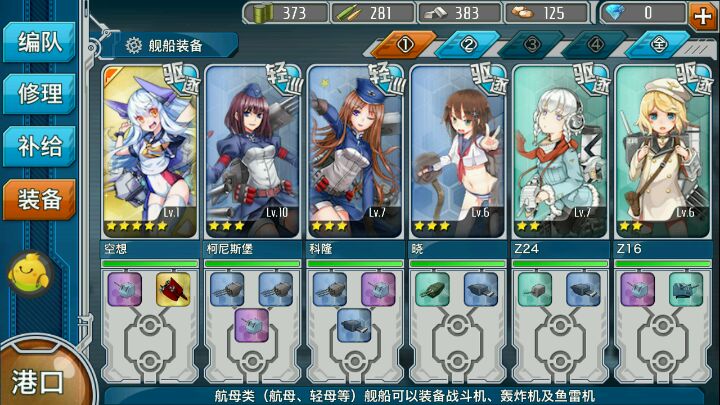The height and width of the screenshot is (405, 720).
Task: Return to 港口 harbor
Action: 38,380
